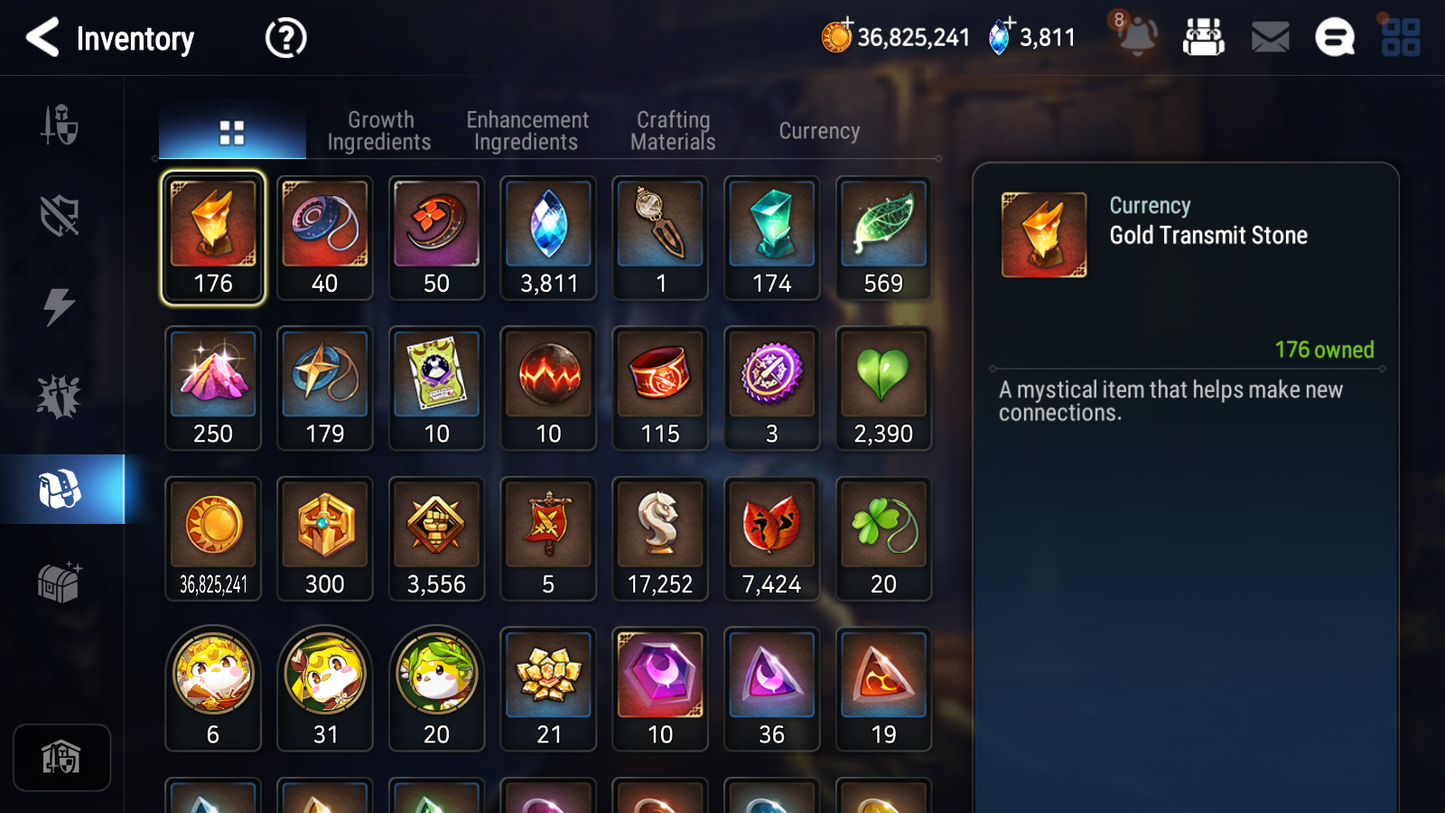Switch to the Growth Ingredients tab

click(x=380, y=130)
